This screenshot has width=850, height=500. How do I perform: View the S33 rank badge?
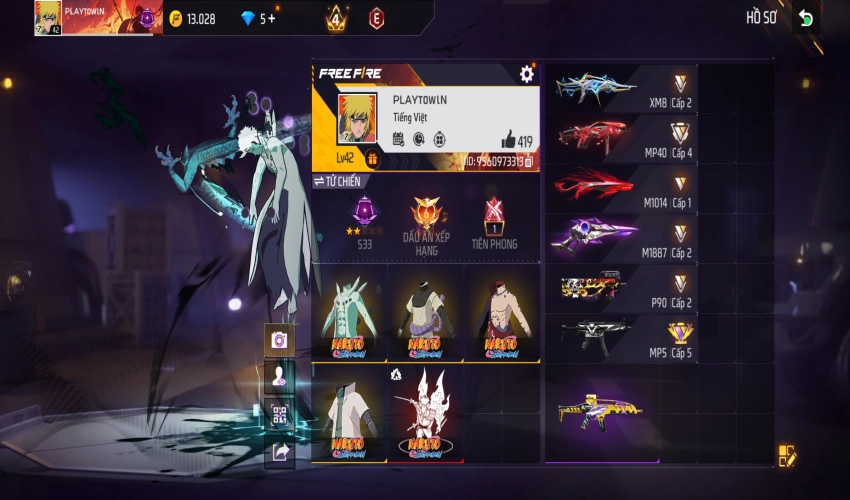[x=365, y=222]
